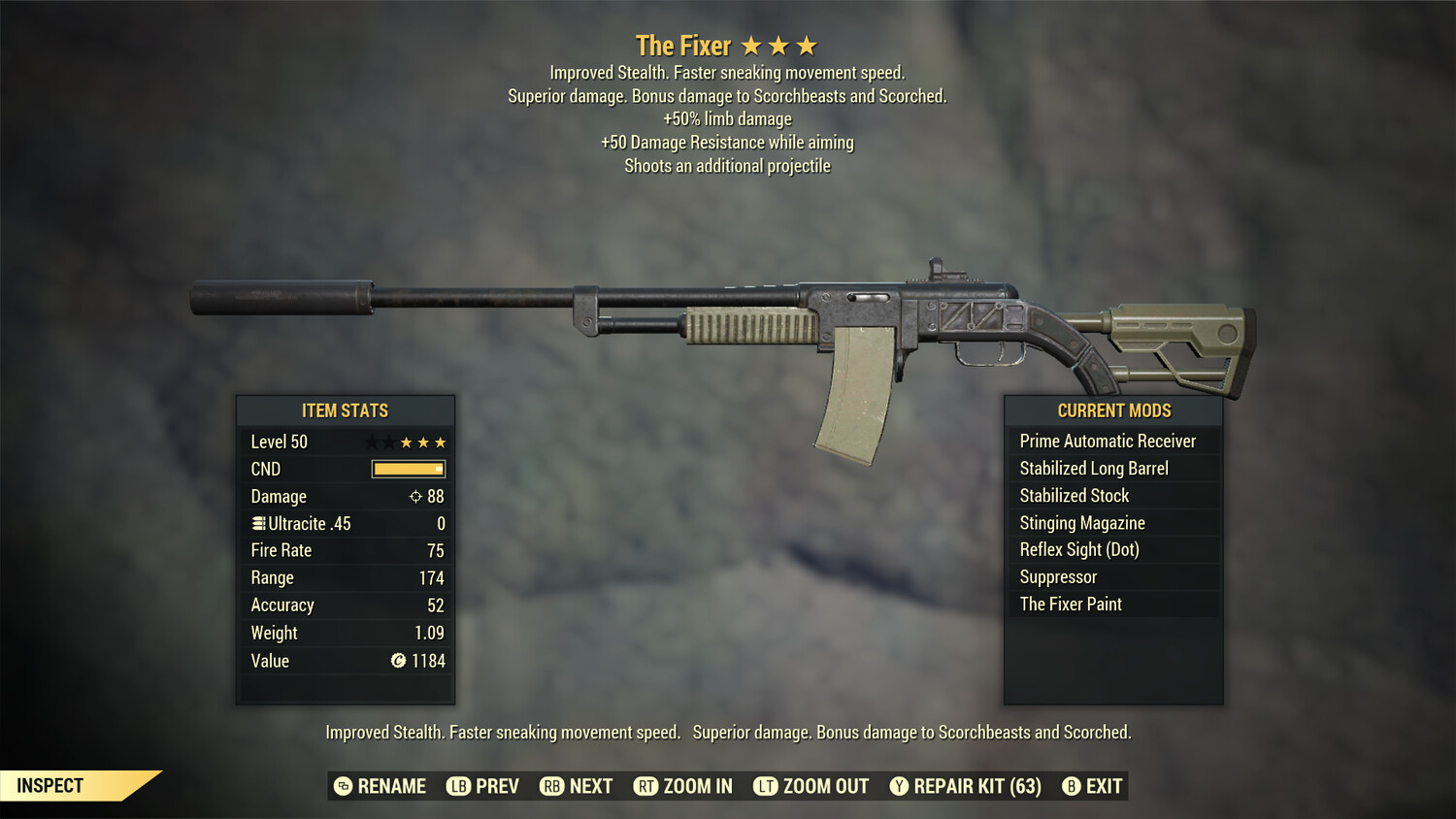1456x819 pixels.
Task: Toggle the dimmed star on the Level 50 row
Action: (x=372, y=442)
